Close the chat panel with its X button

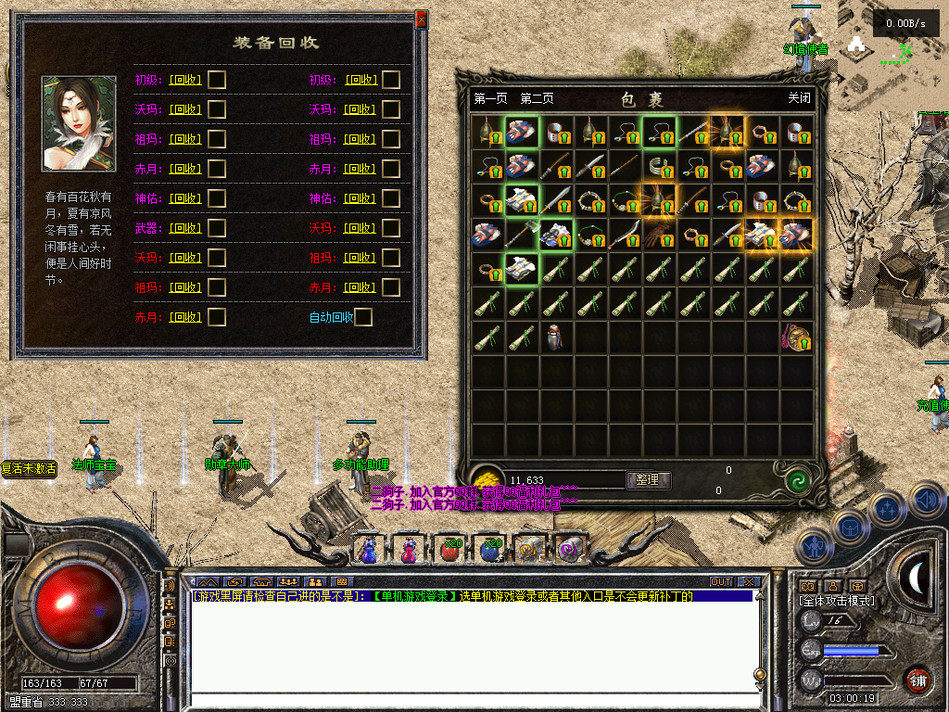pos(749,581)
